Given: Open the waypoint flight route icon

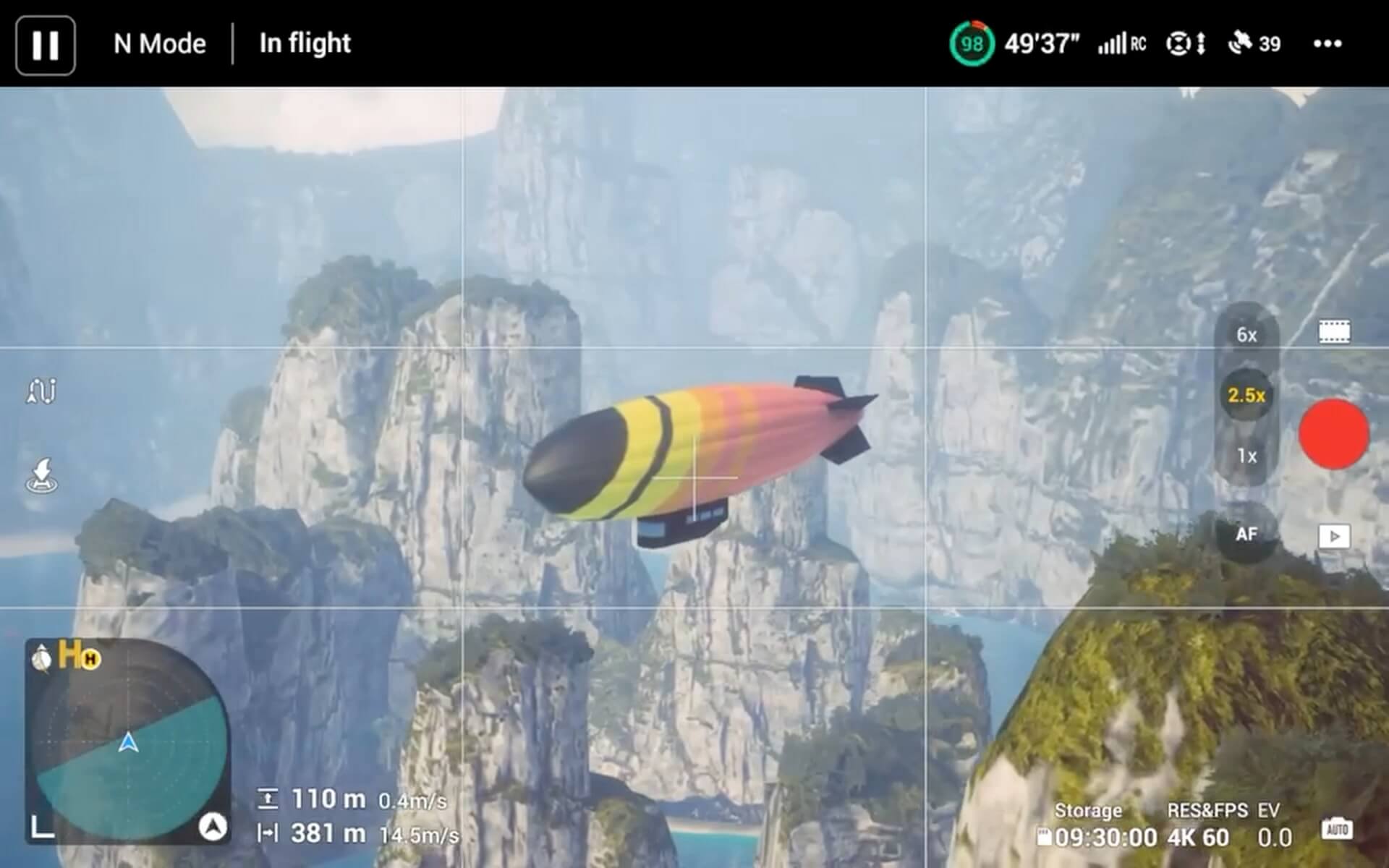Looking at the screenshot, I should (x=41, y=391).
